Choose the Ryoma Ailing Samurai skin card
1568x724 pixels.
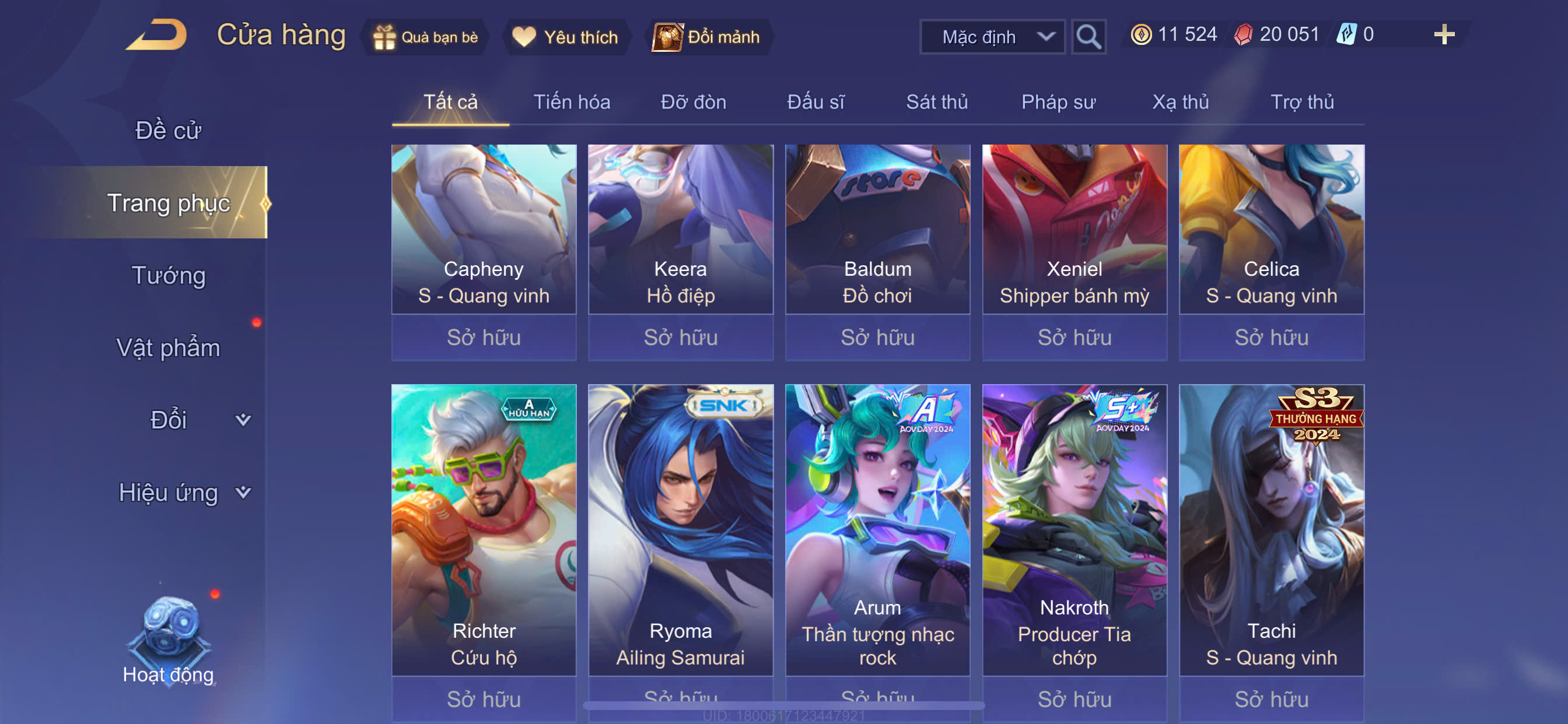click(681, 535)
